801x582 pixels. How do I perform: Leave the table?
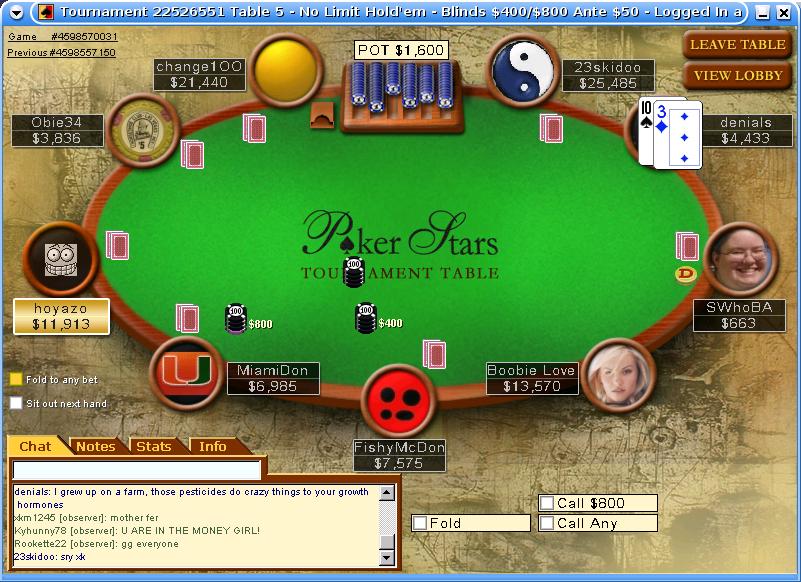pyautogui.click(x=737, y=44)
